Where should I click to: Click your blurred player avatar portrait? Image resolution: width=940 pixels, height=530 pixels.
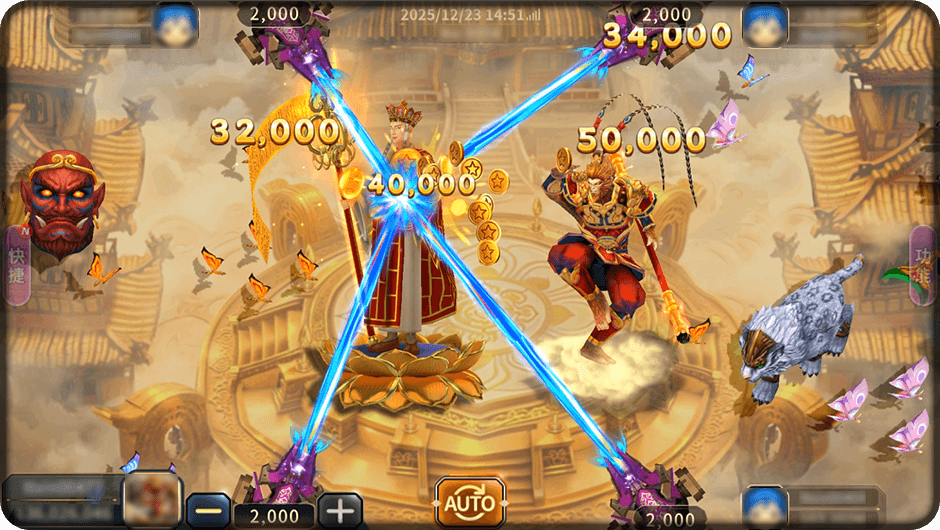[152, 500]
